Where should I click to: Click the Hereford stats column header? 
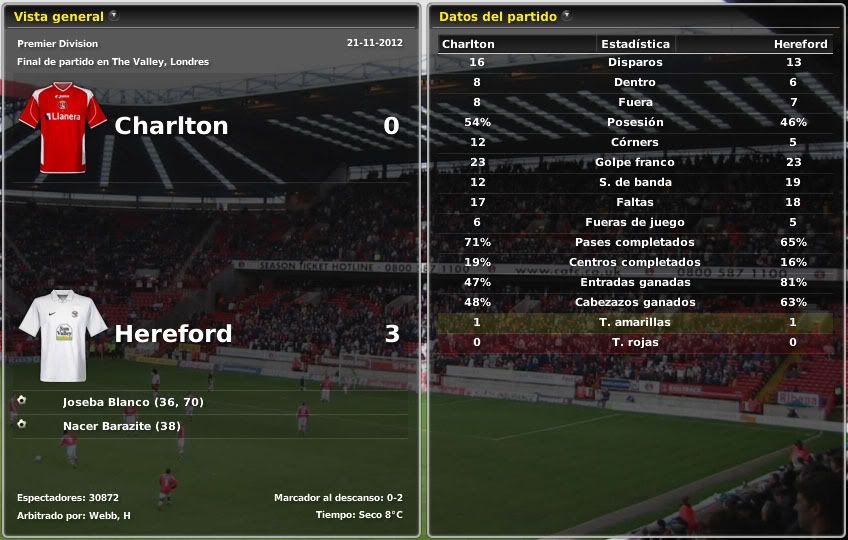(800, 44)
